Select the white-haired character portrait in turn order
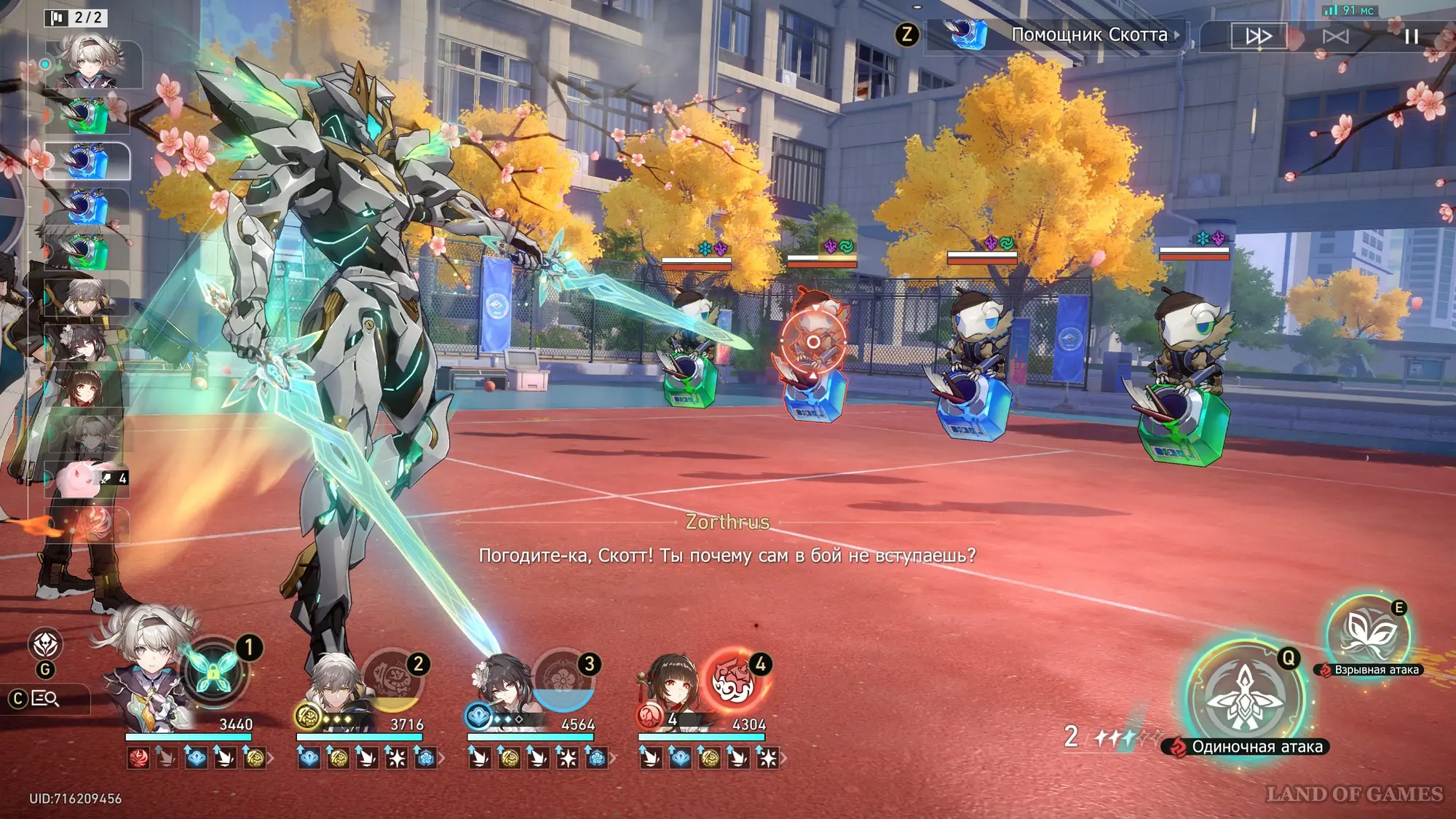 (x=90, y=62)
